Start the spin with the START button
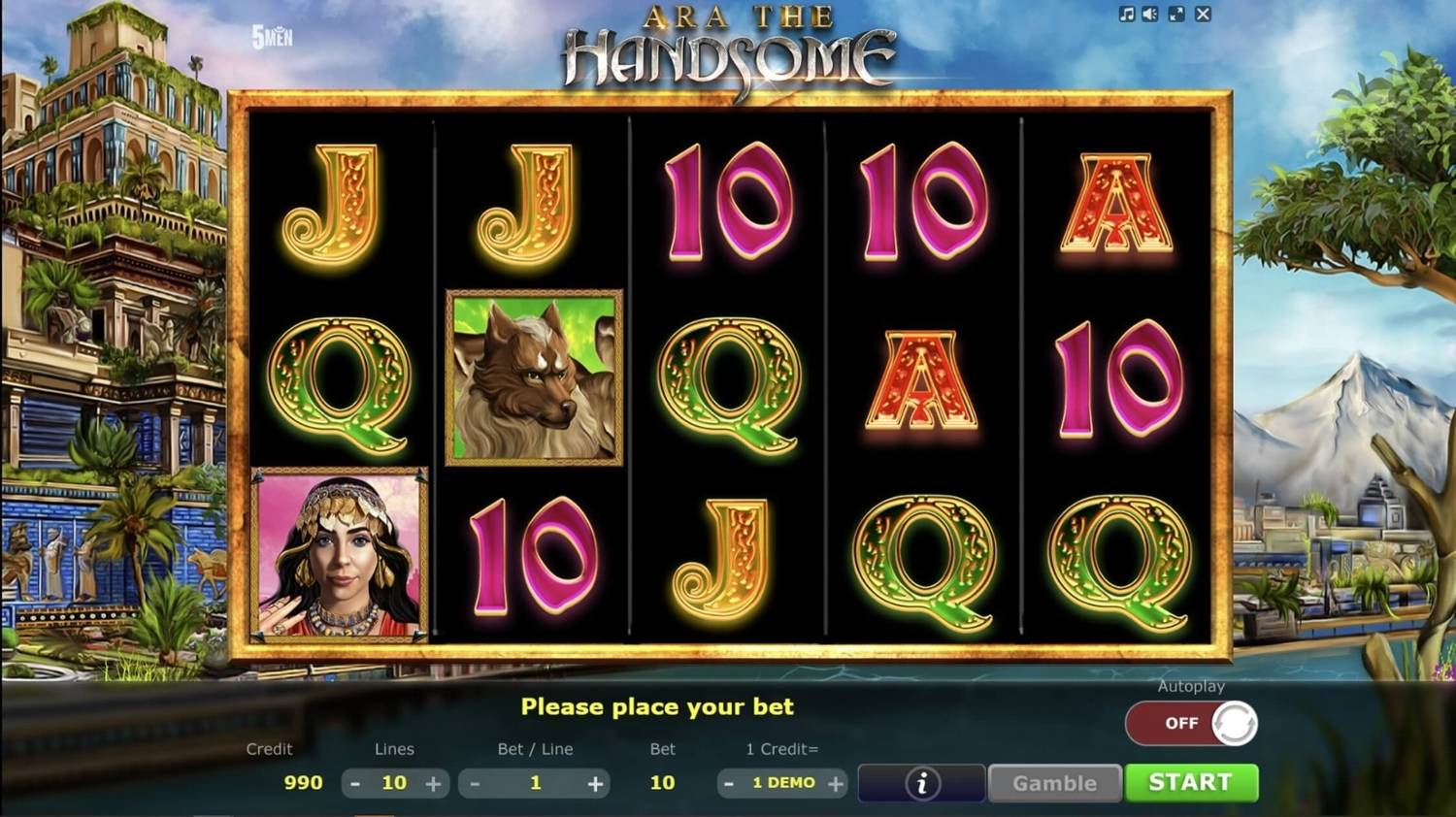The image size is (1456, 817). (x=1190, y=782)
